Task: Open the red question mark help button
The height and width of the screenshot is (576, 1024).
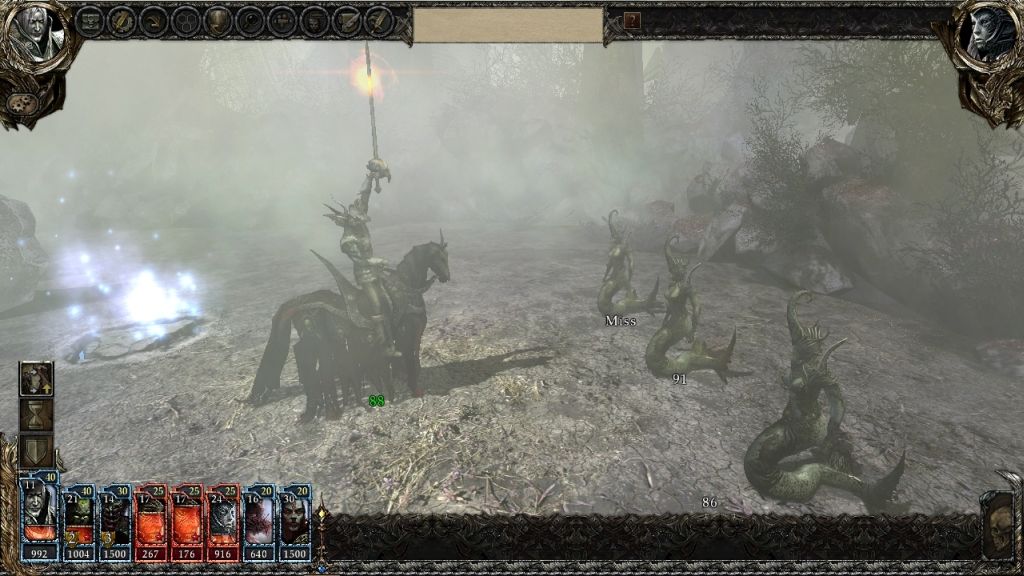Action: (632, 20)
